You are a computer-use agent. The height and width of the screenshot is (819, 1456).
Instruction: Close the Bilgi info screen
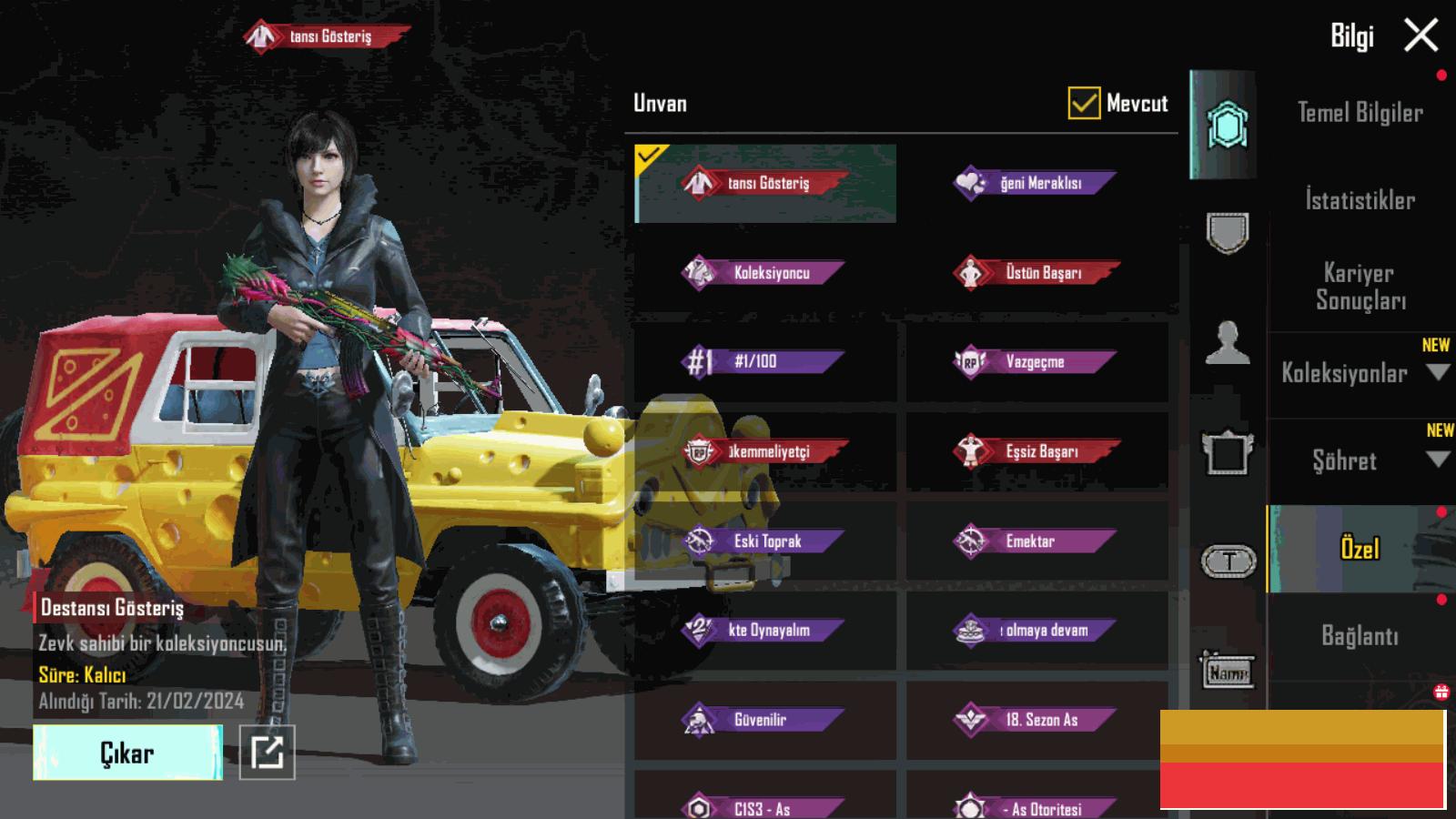tap(1421, 36)
